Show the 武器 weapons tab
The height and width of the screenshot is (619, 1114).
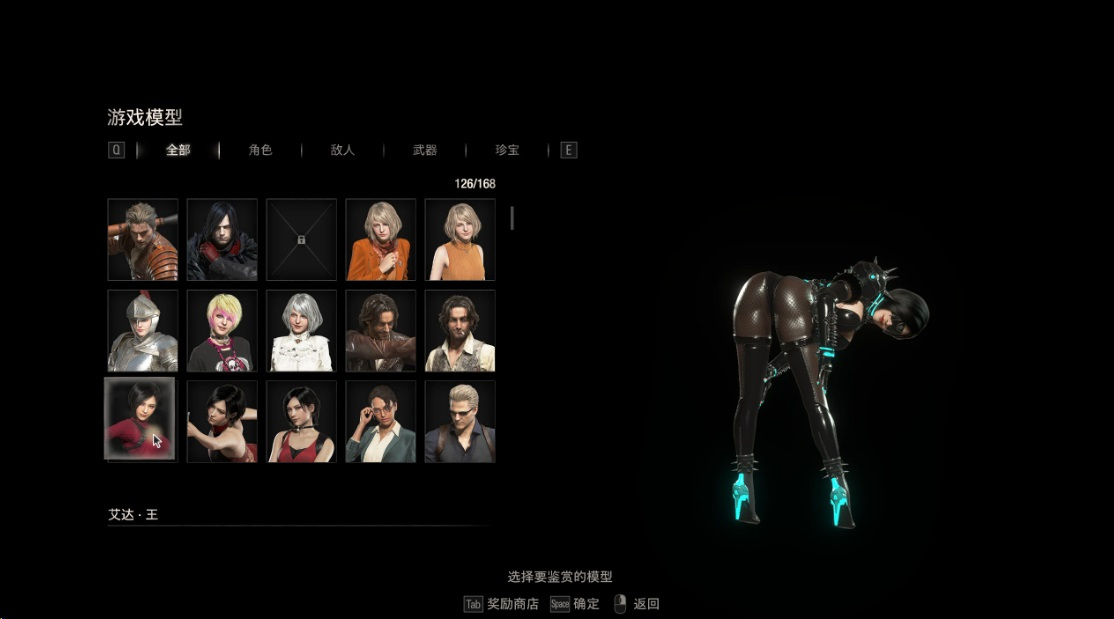click(425, 150)
